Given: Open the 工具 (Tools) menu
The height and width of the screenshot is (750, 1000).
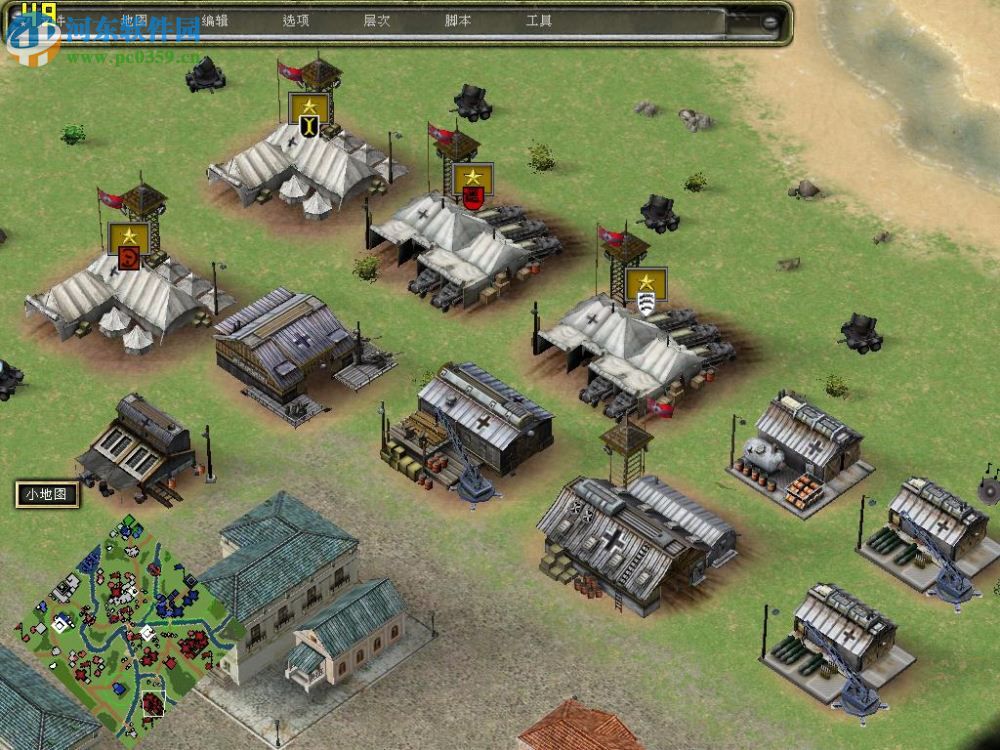Looking at the screenshot, I should 538,20.
